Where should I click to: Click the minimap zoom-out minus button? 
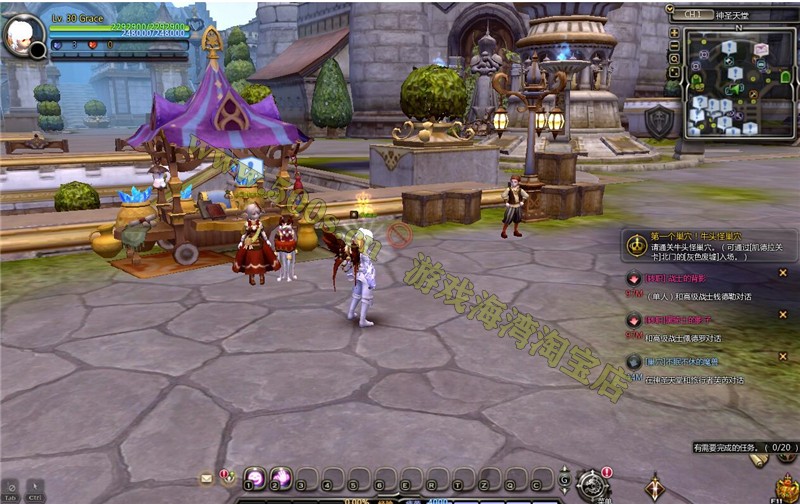(674, 45)
